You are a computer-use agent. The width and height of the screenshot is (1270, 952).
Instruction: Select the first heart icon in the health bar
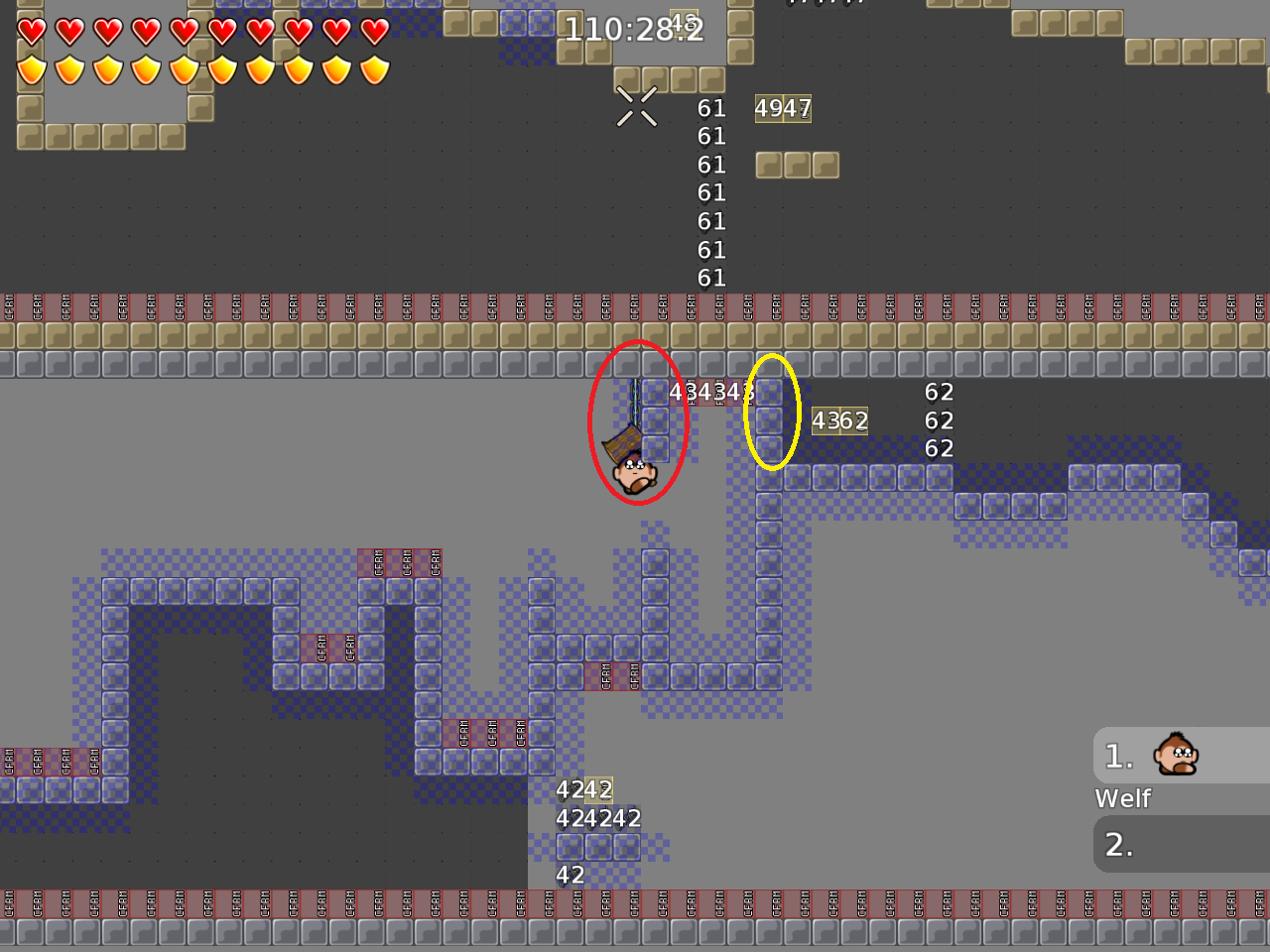30,31
